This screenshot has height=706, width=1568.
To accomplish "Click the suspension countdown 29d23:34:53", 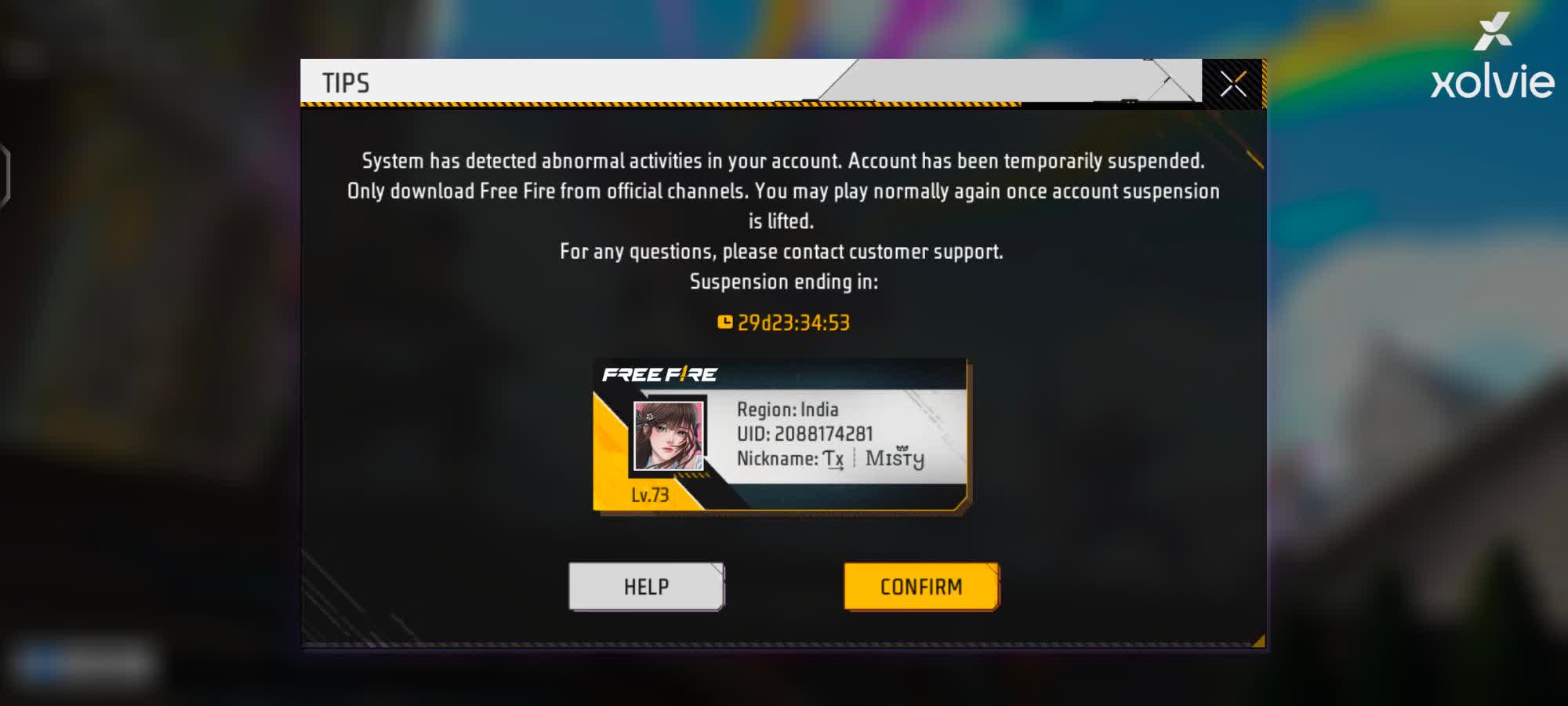I will point(795,321).
